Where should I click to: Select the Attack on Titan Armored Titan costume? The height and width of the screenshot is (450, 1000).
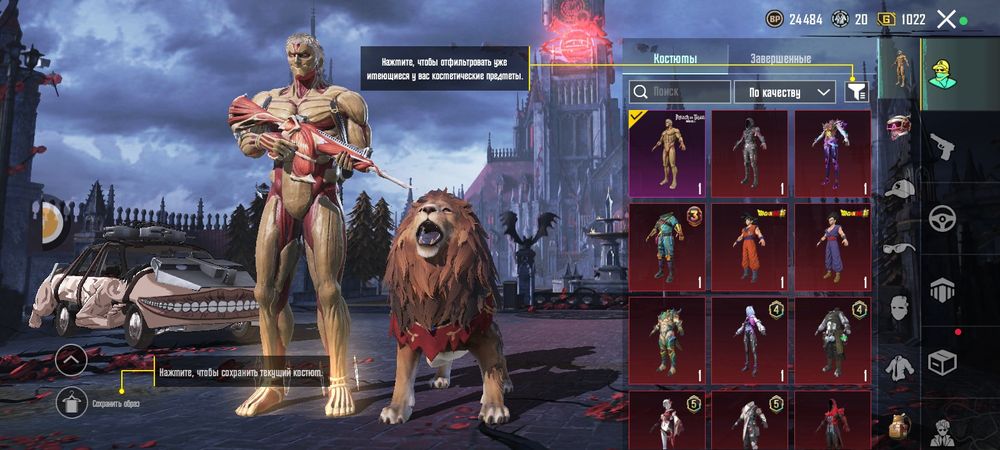coord(667,153)
